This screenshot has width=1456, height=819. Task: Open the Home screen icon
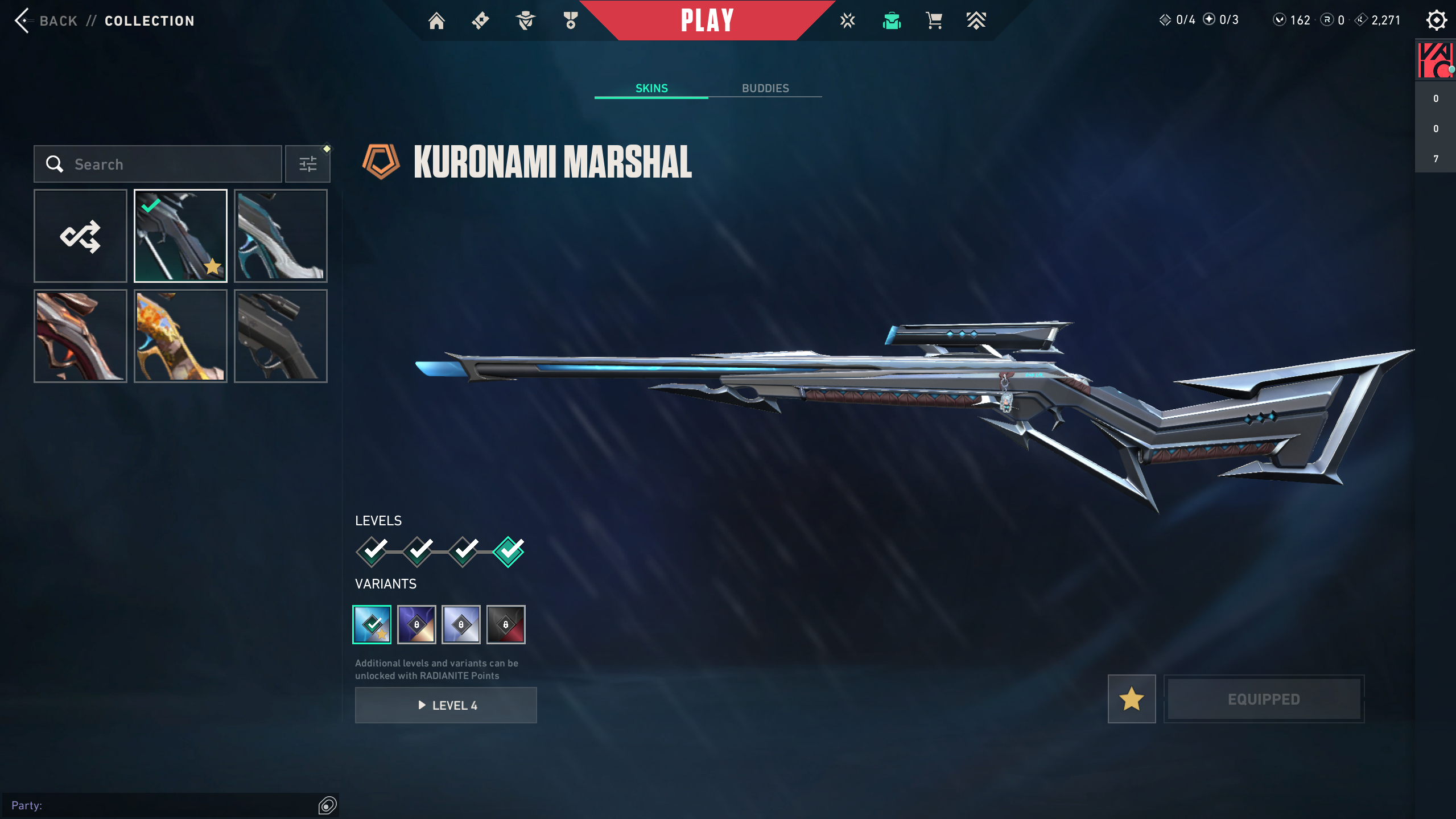coord(436,21)
